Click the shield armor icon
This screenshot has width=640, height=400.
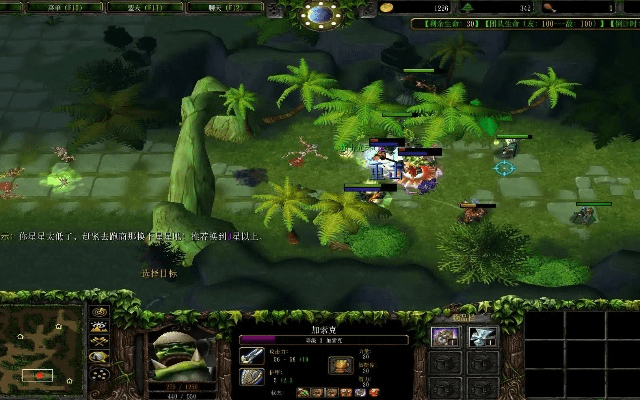point(251,377)
